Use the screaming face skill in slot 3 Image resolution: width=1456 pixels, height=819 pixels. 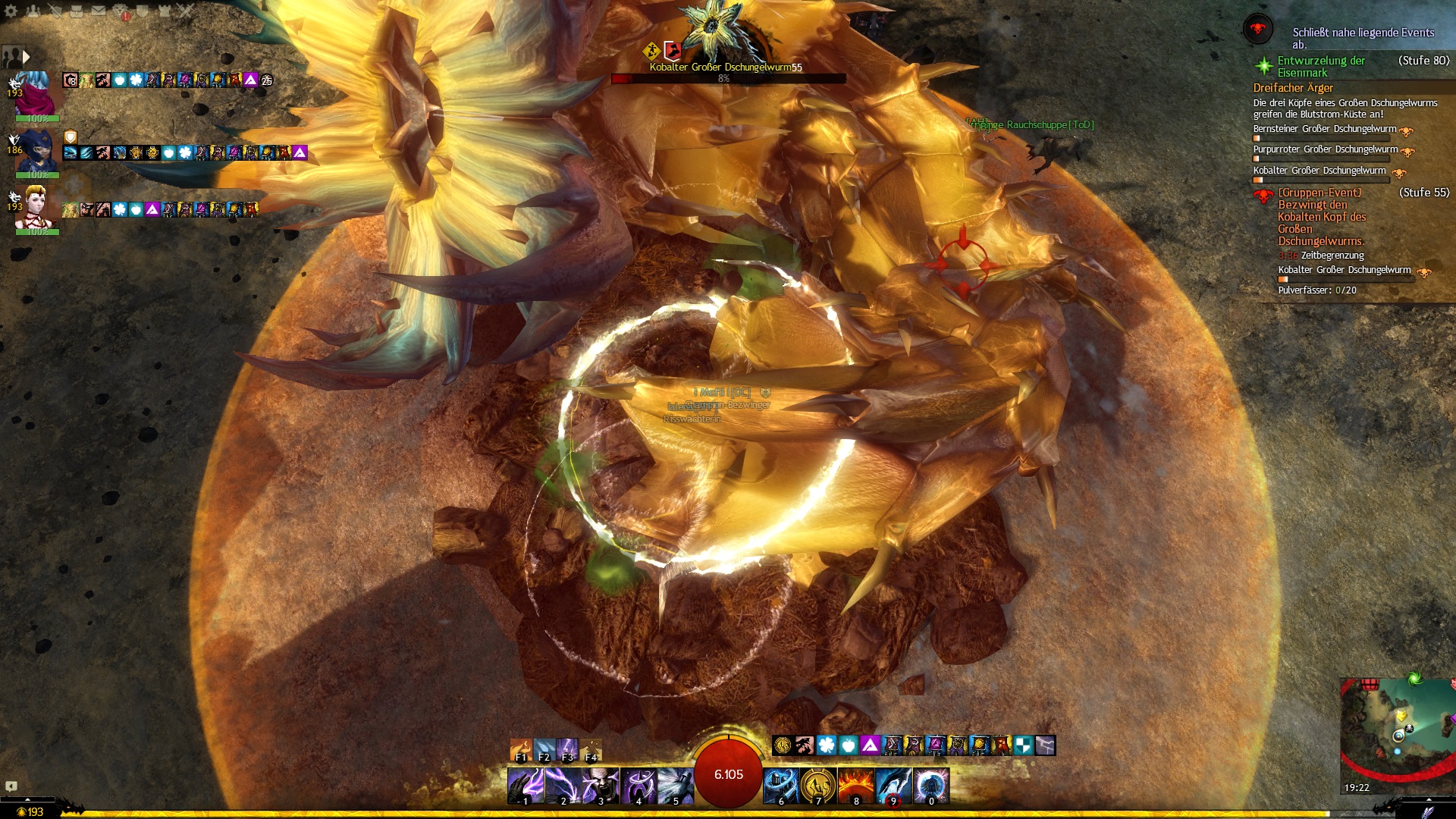[600, 786]
